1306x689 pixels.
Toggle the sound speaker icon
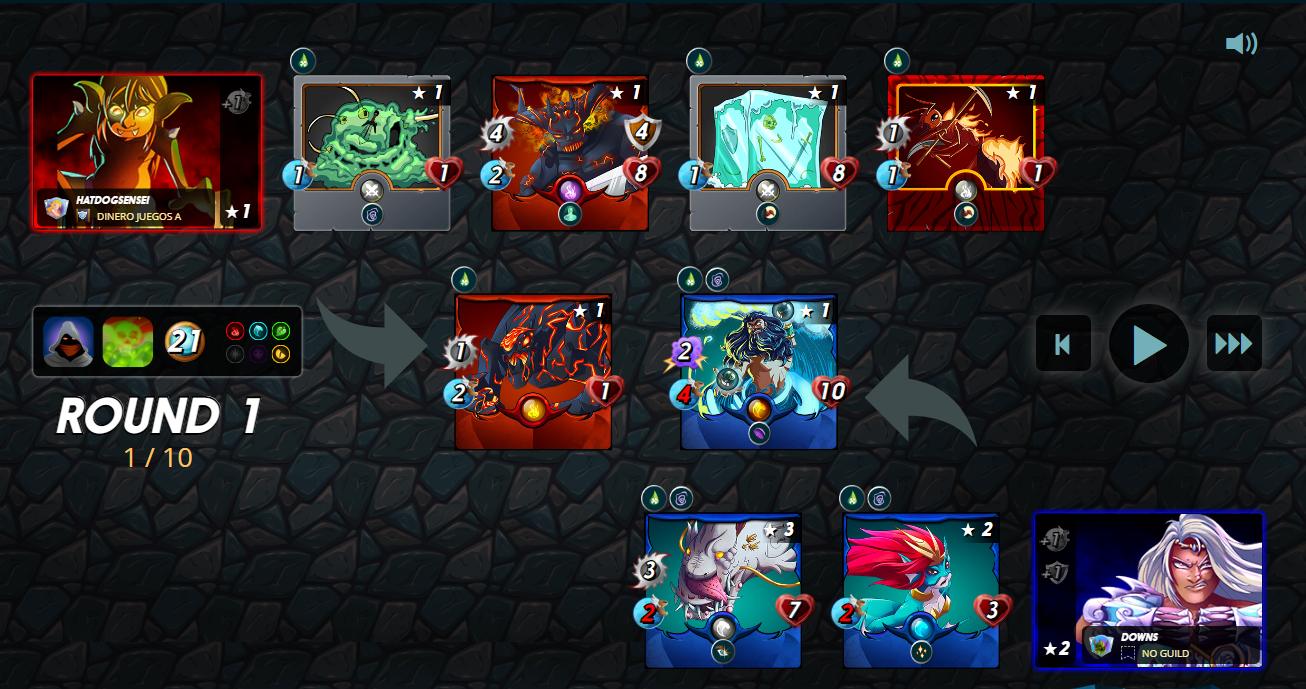coord(1240,43)
